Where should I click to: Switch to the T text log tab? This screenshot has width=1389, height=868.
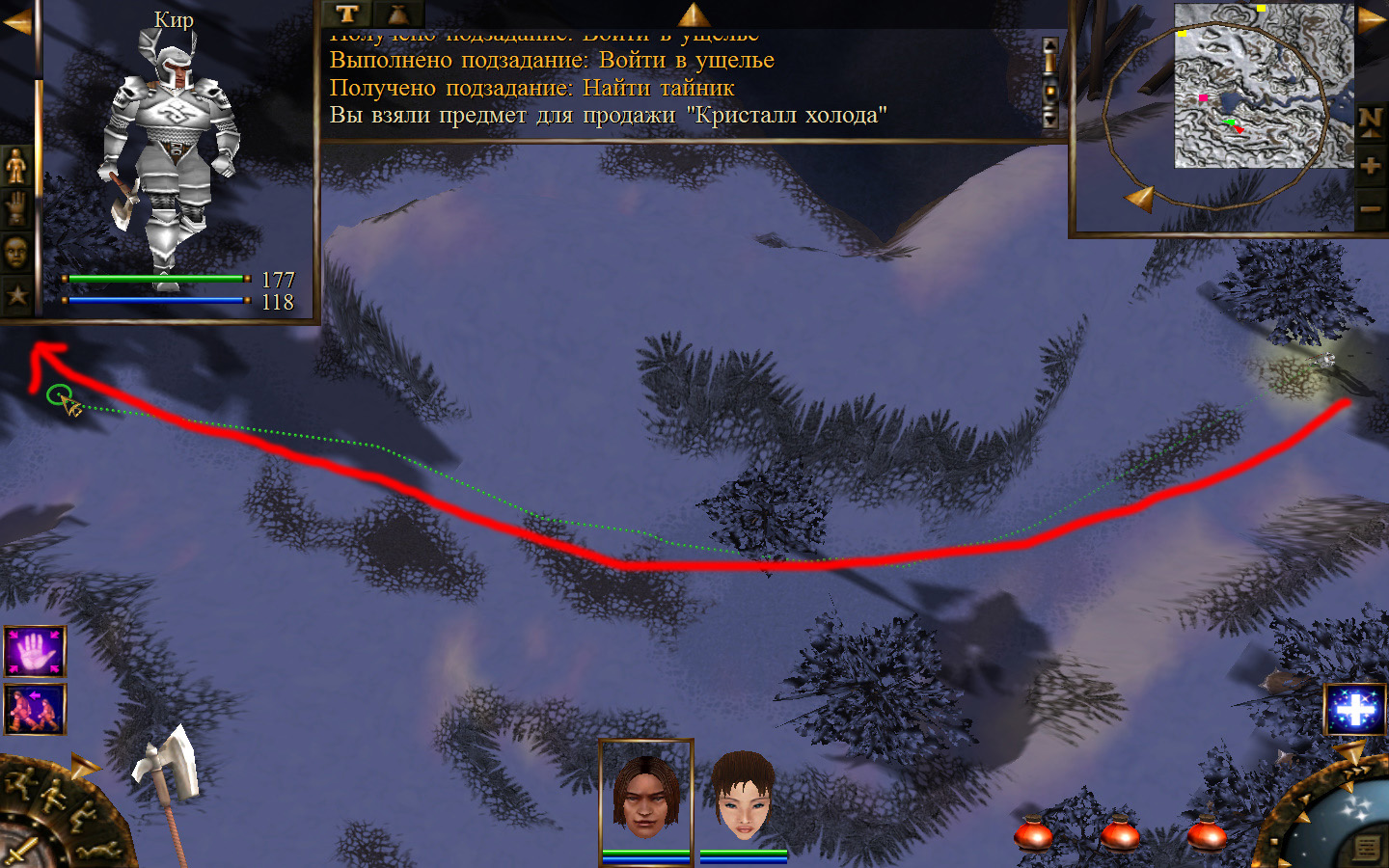tap(347, 14)
